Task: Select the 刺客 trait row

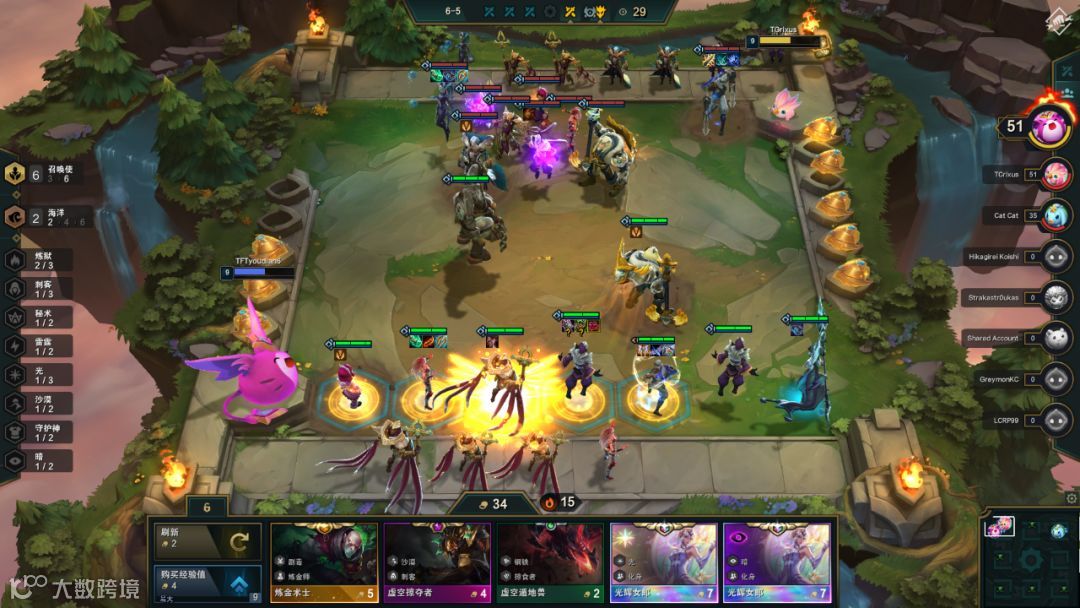Action: pos(40,289)
